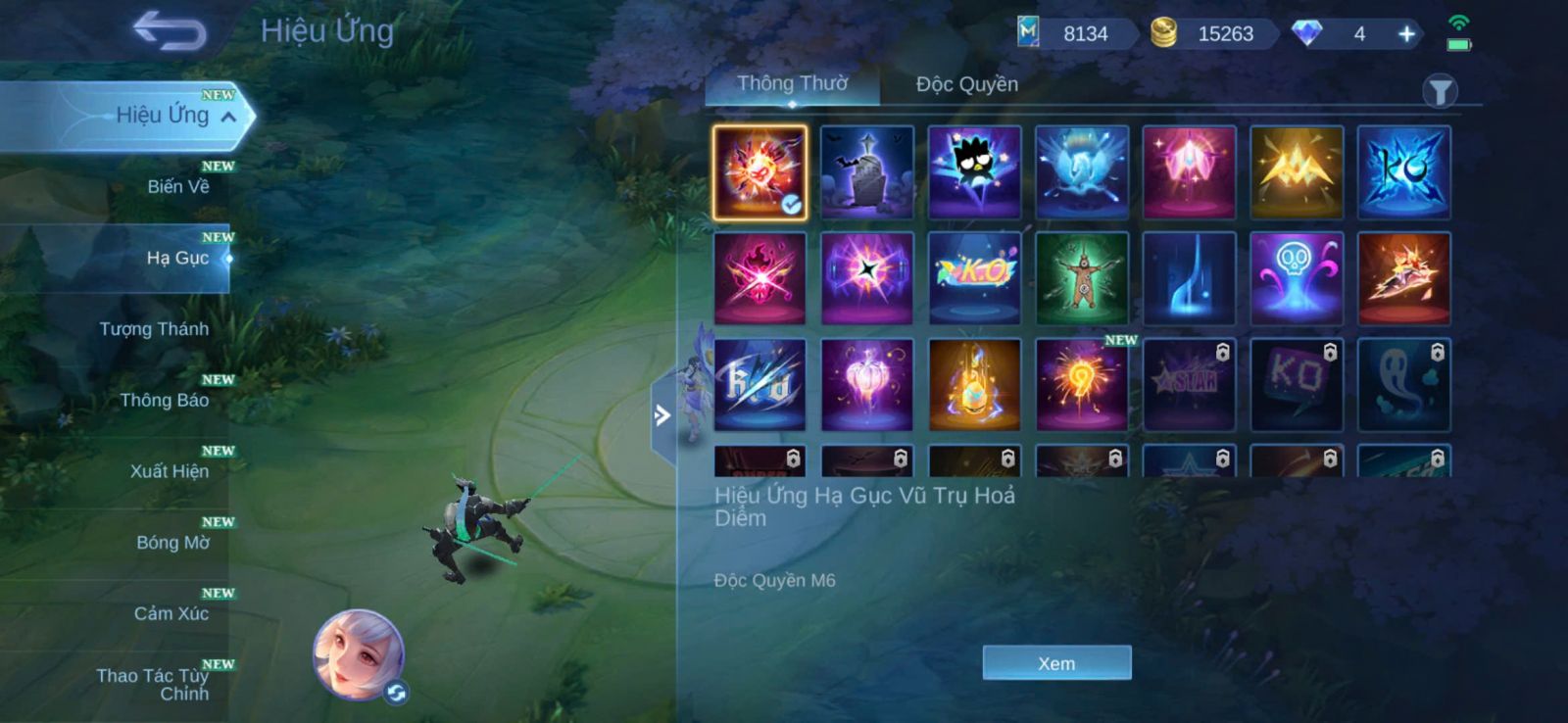Screen dimensions: 1568x723
Task: Collapse the panel with the side arrow
Action: [x=663, y=415]
